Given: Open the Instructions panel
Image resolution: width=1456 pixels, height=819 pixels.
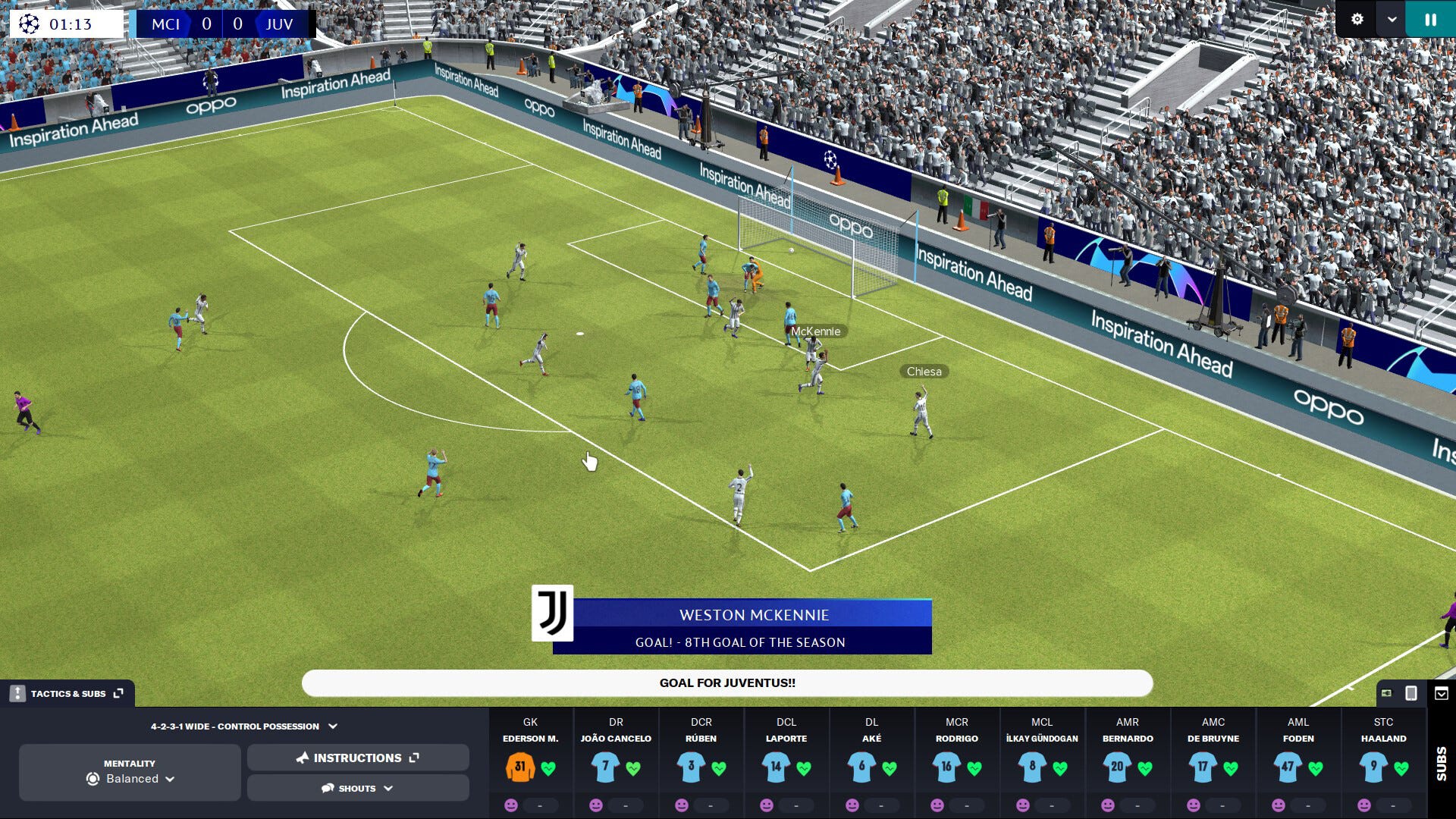Looking at the screenshot, I should click(x=357, y=757).
